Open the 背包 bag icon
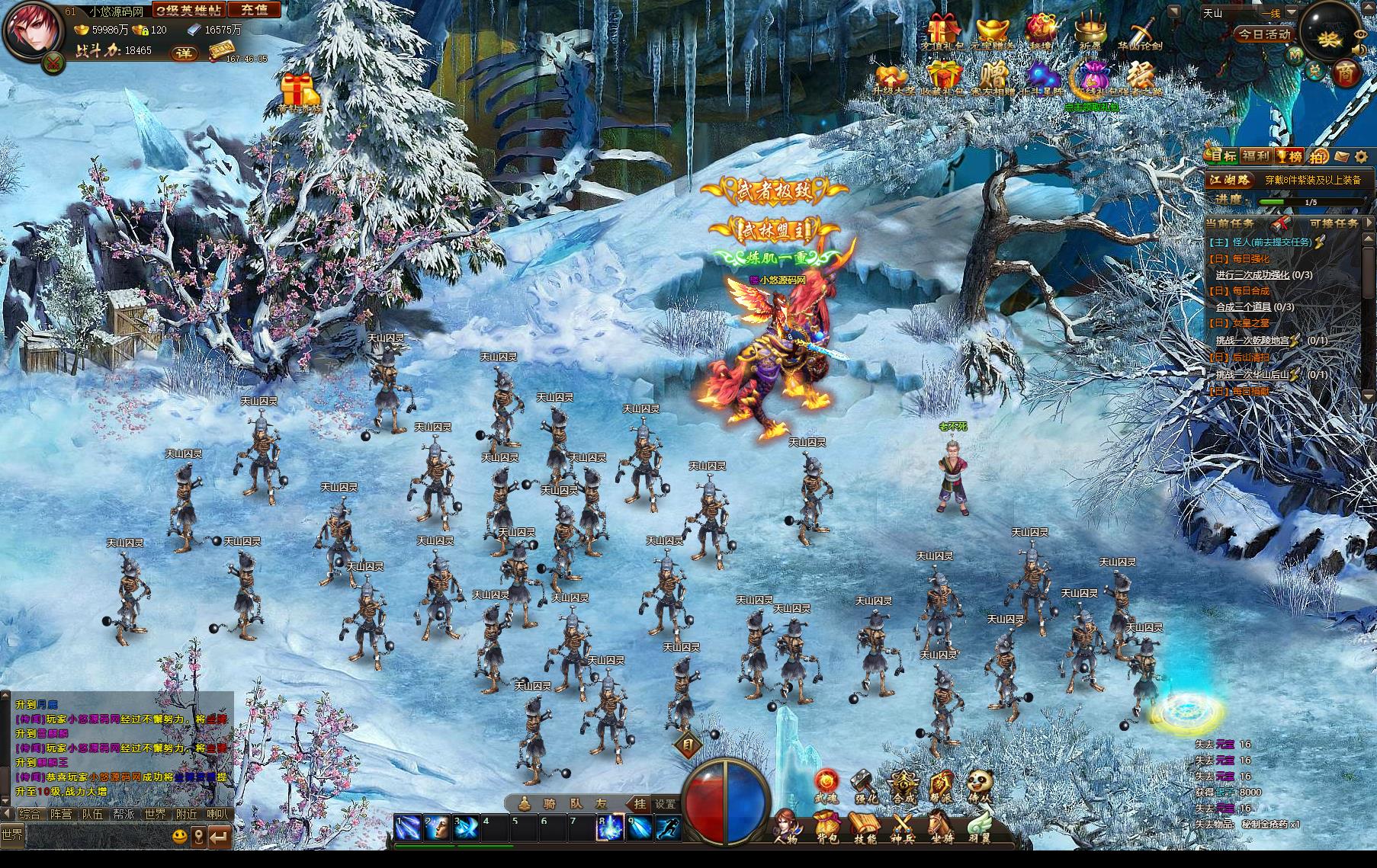The height and width of the screenshot is (868, 1377). (827, 828)
